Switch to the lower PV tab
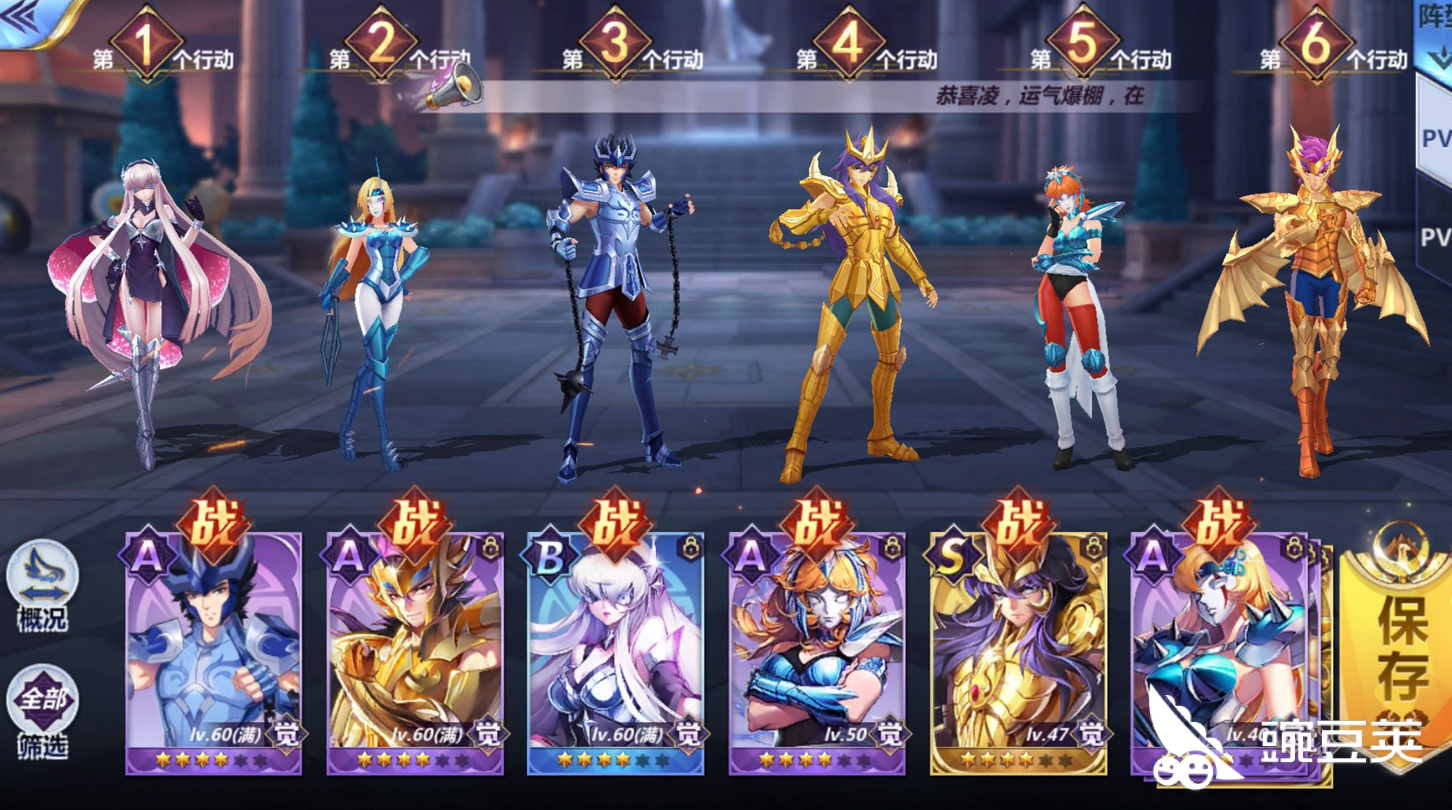Image resolution: width=1452 pixels, height=810 pixels. click(1440, 230)
